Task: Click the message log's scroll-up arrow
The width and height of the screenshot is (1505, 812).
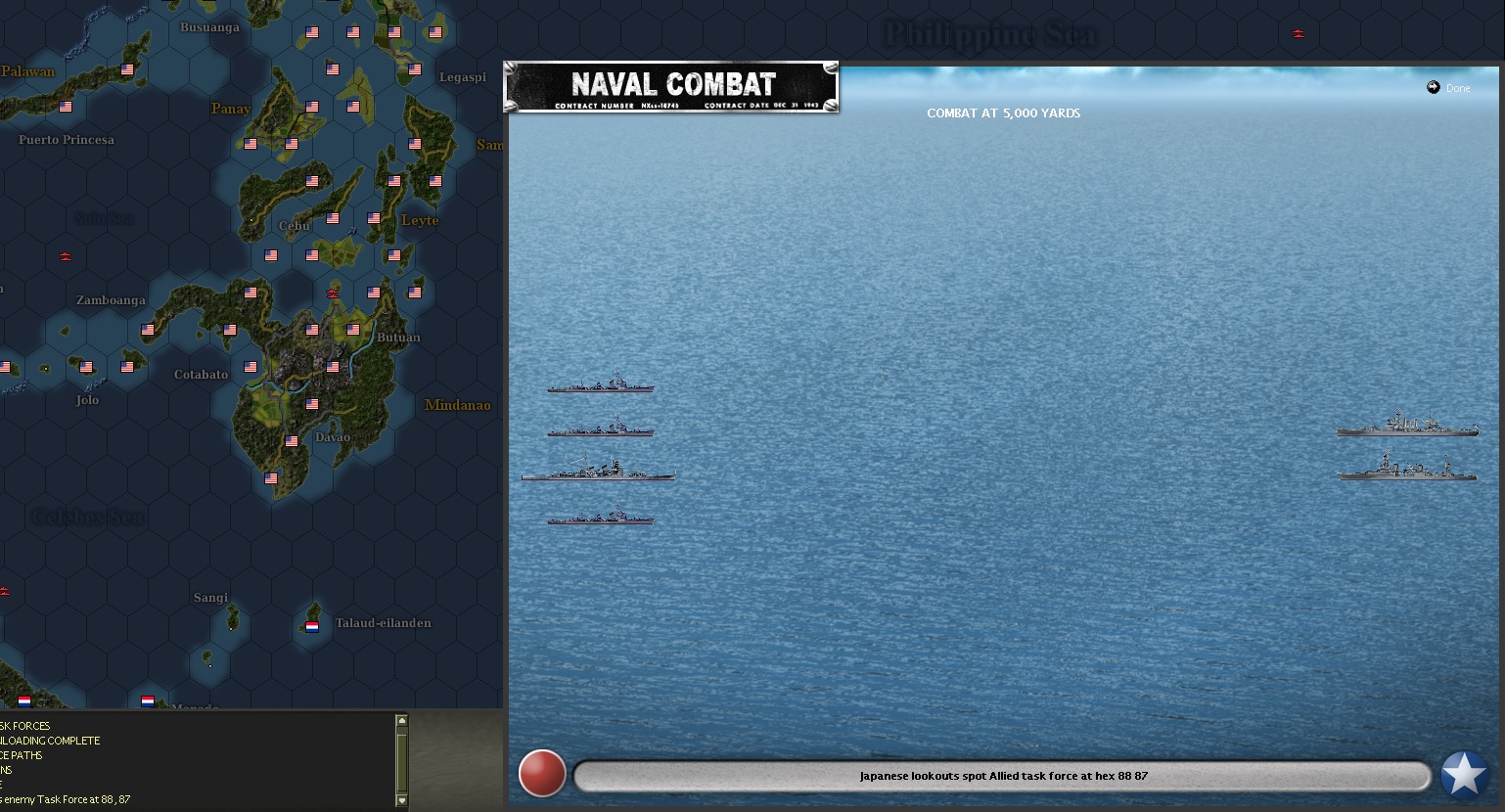Action: (401, 722)
